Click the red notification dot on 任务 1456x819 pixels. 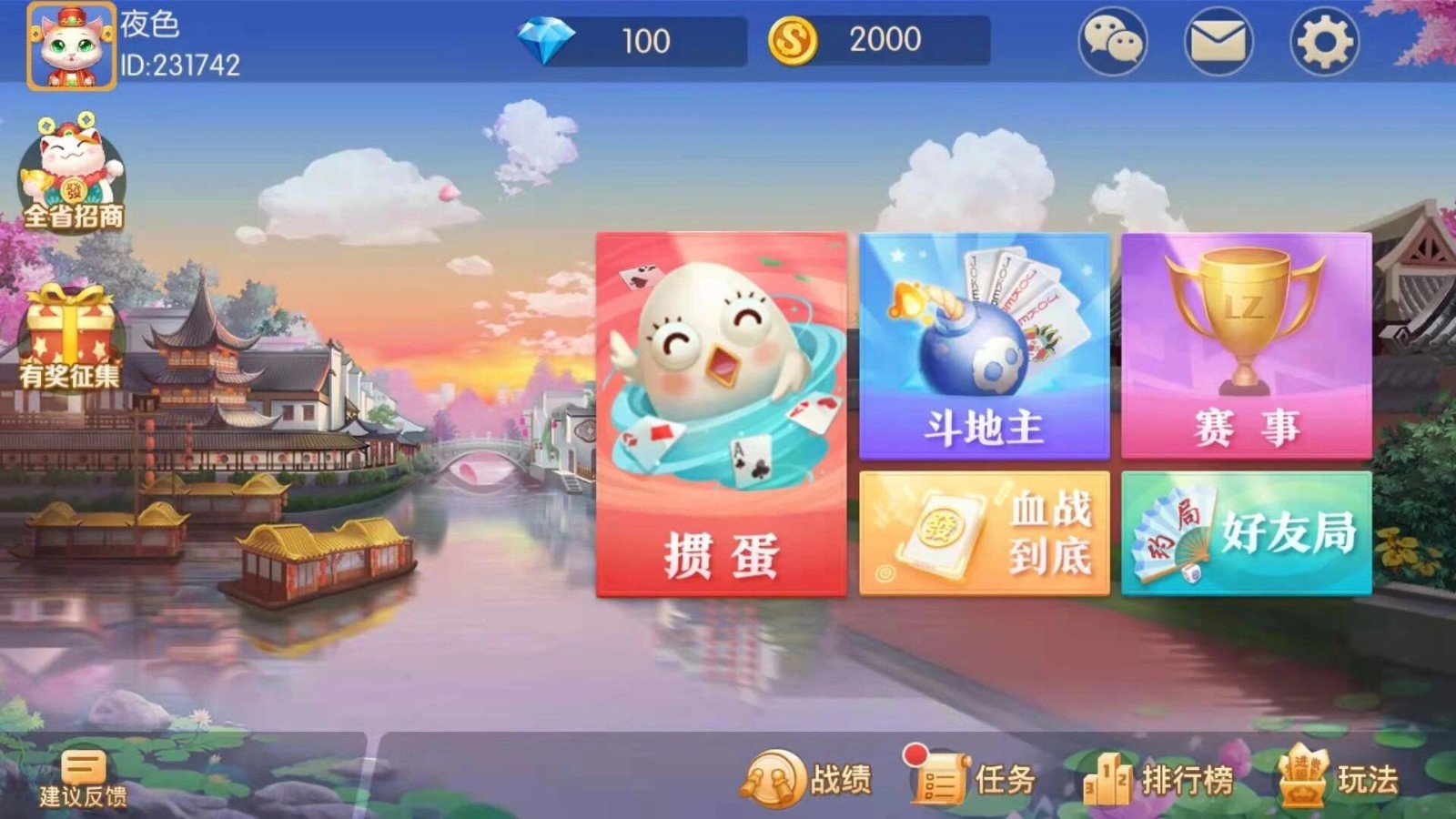[x=916, y=756]
